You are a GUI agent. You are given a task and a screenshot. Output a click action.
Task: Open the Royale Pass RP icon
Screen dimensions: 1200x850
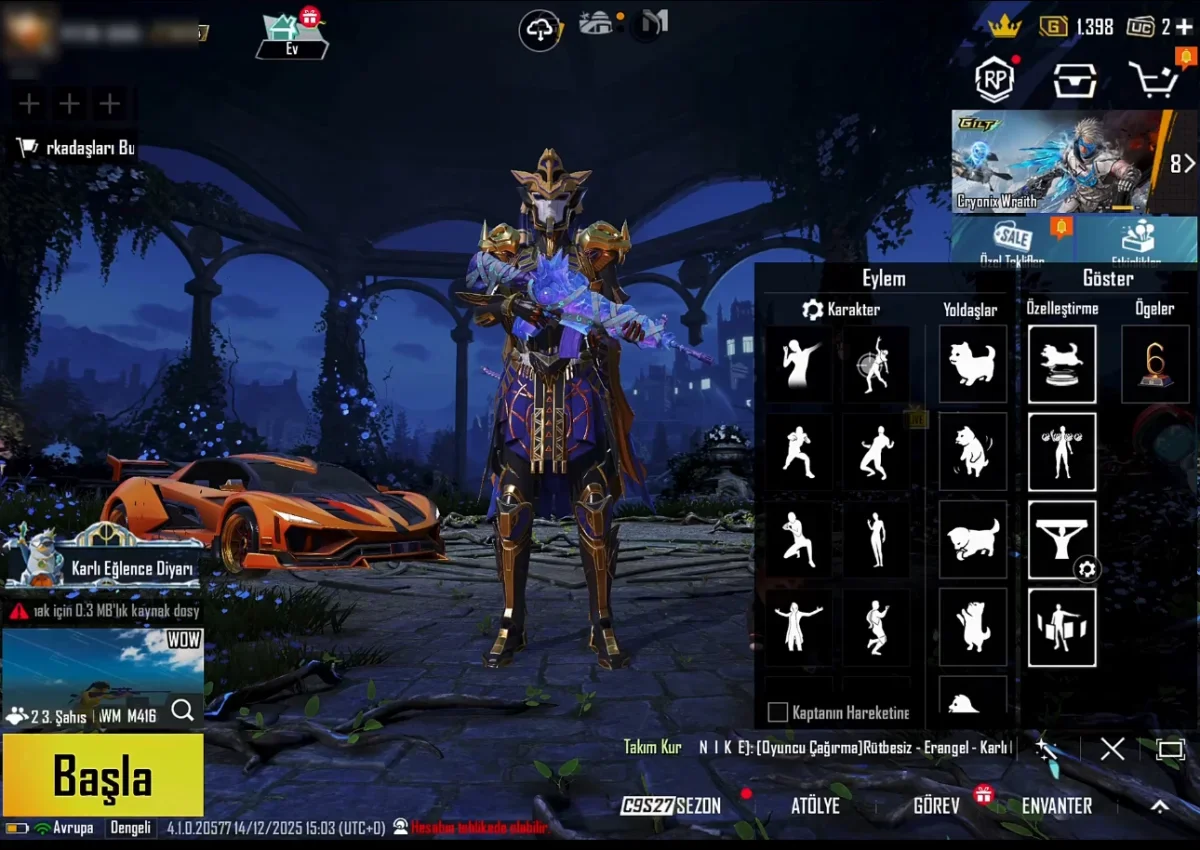[x=994, y=80]
